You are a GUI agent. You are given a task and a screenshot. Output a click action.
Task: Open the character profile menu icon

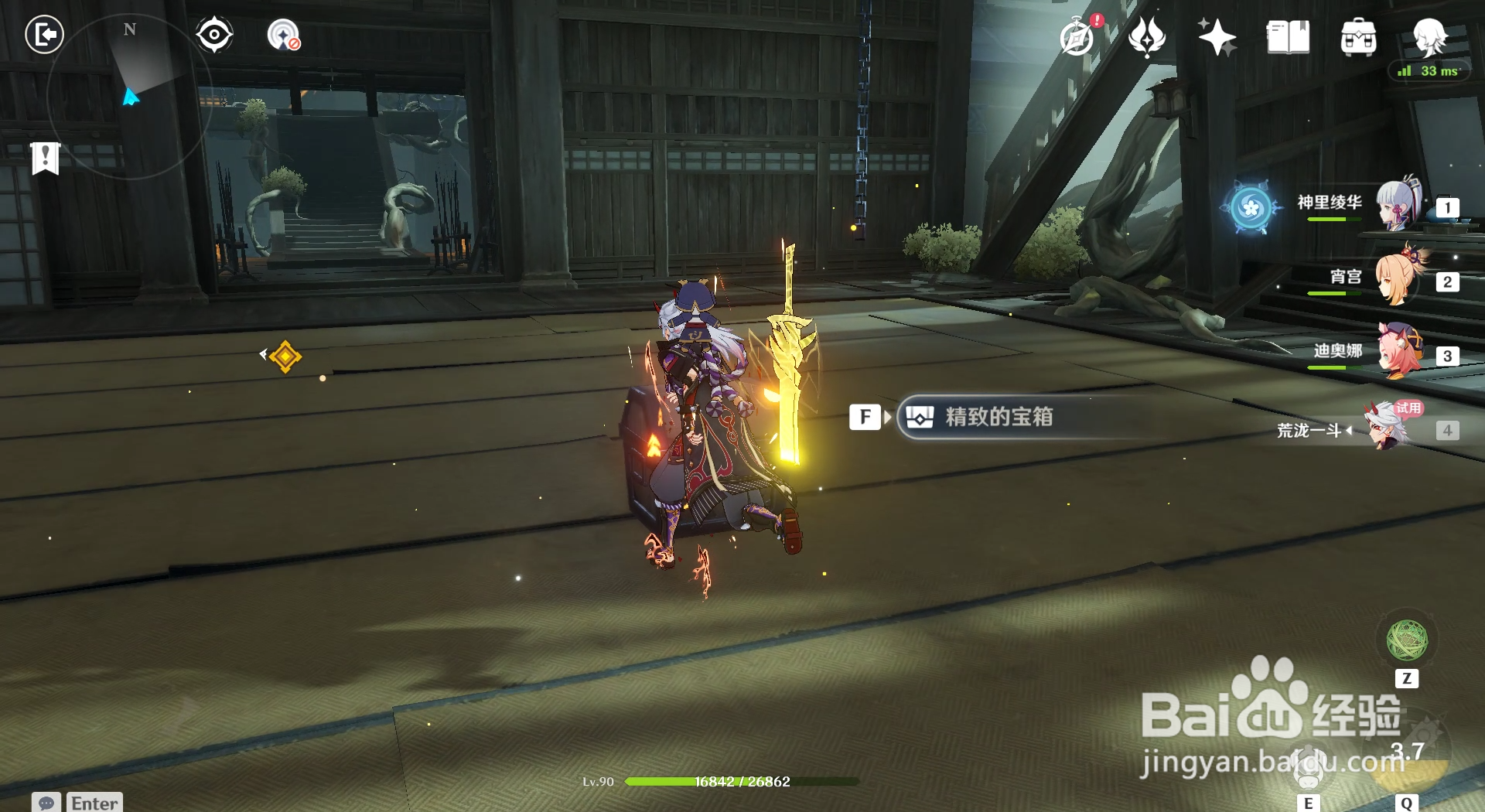click(x=1429, y=36)
